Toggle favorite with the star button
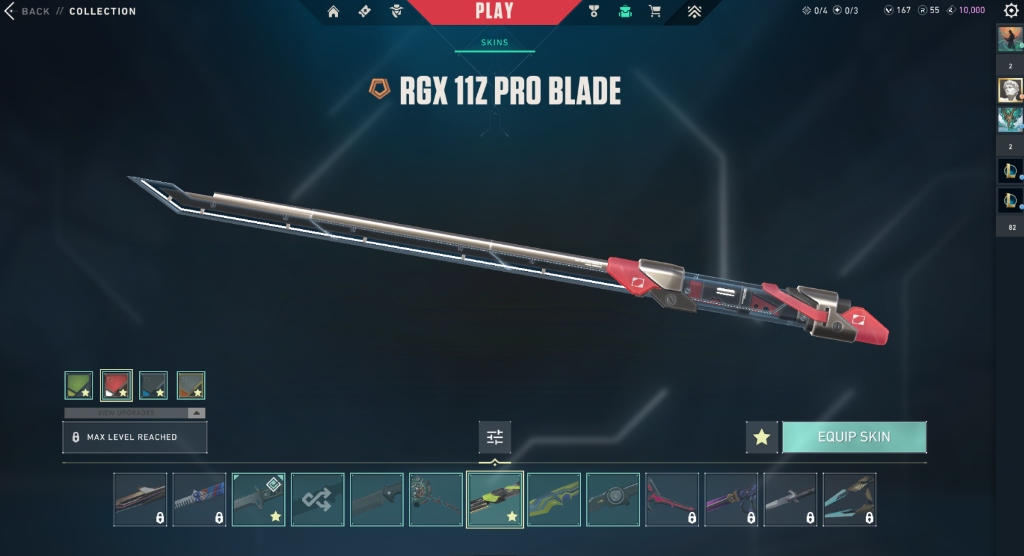This screenshot has width=1024, height=556. click(762, 437)
